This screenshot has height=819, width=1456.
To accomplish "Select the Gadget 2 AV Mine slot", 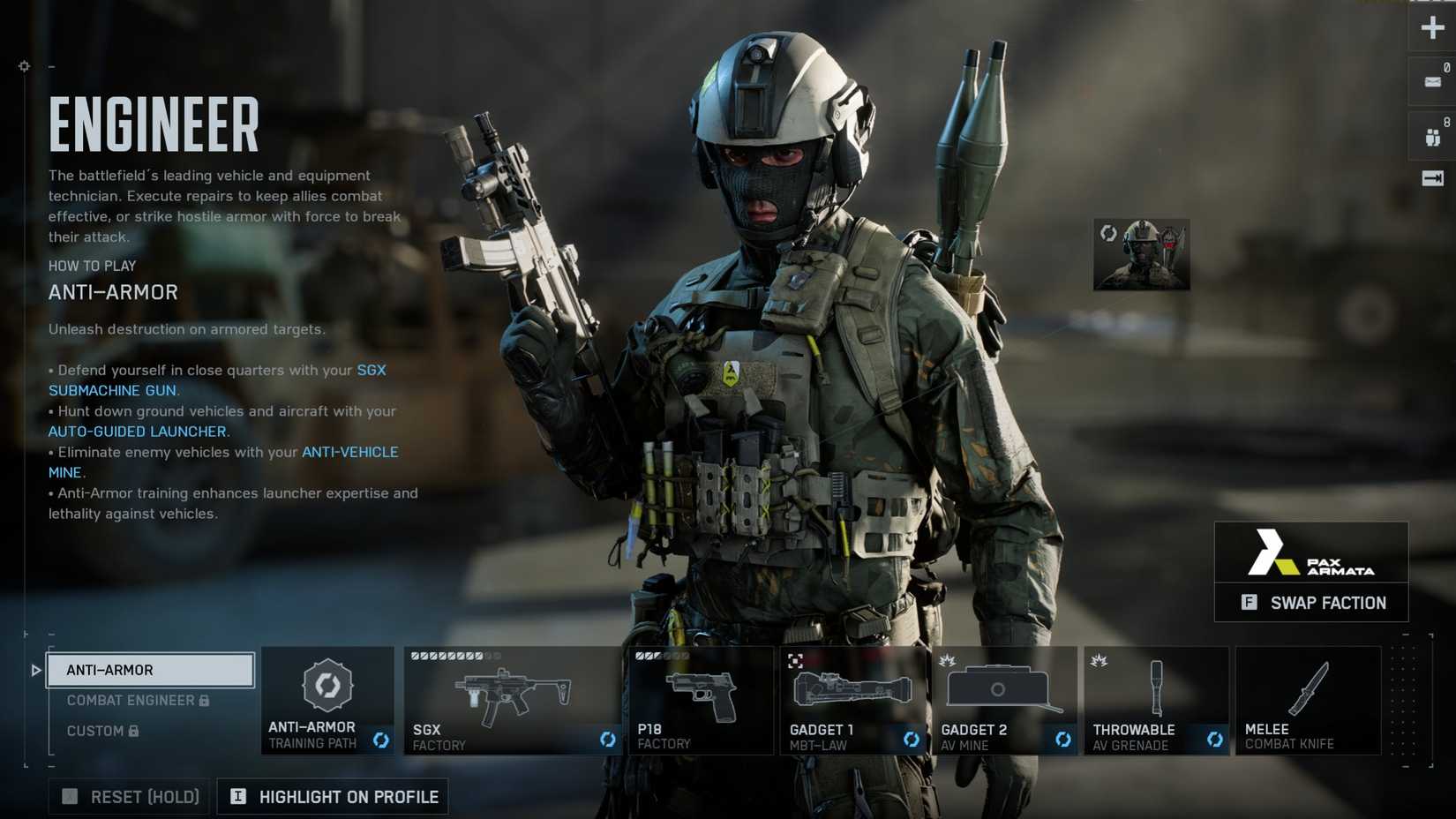I will 1004,700.
